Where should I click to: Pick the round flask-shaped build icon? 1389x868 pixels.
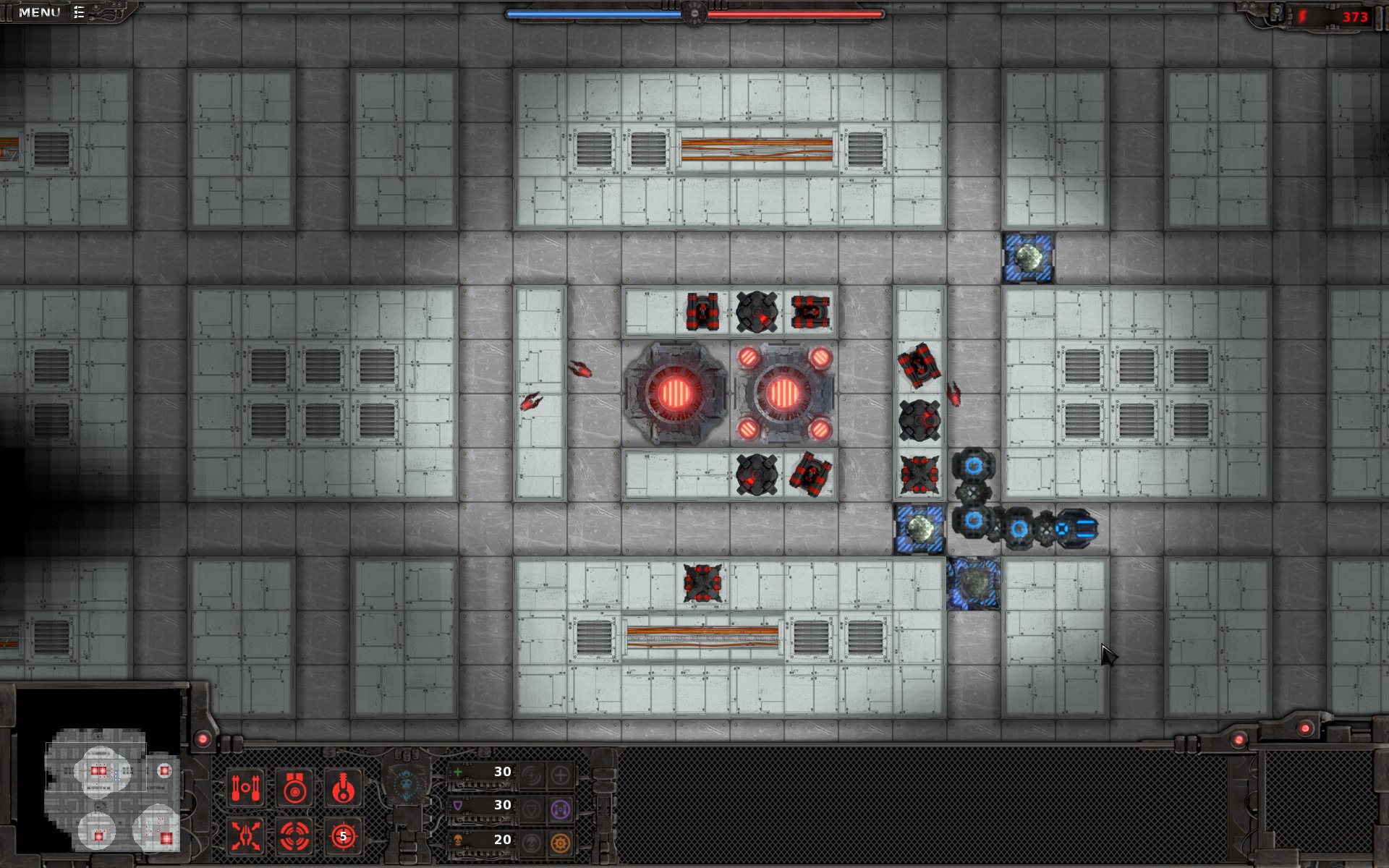pyautogui.click(x=343, y=788)
